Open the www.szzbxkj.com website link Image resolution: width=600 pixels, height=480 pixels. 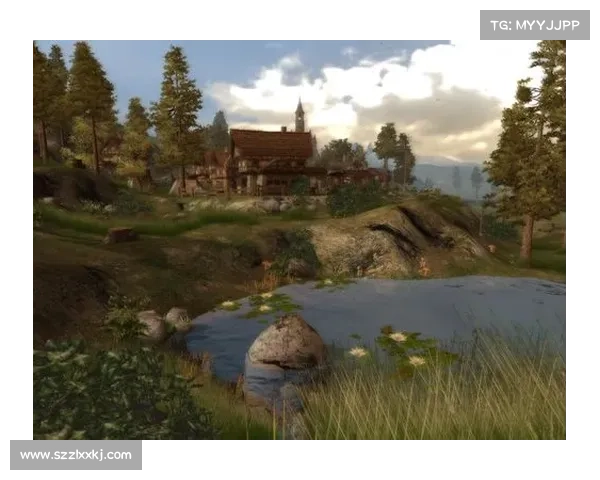click(x=76, y=455)
